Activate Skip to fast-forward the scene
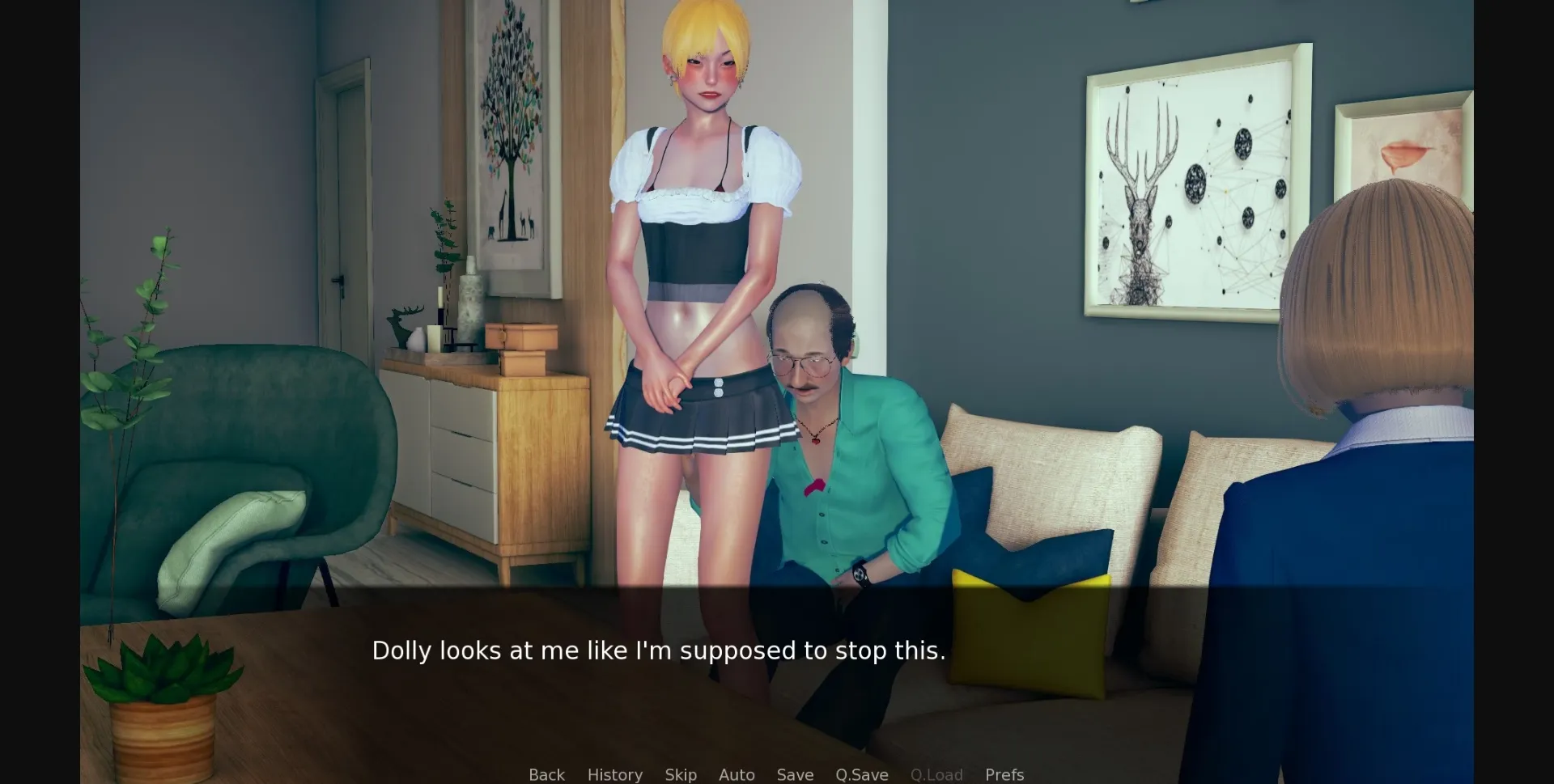The width and height of the screenshot is (1554, 784). click(681, 774)
